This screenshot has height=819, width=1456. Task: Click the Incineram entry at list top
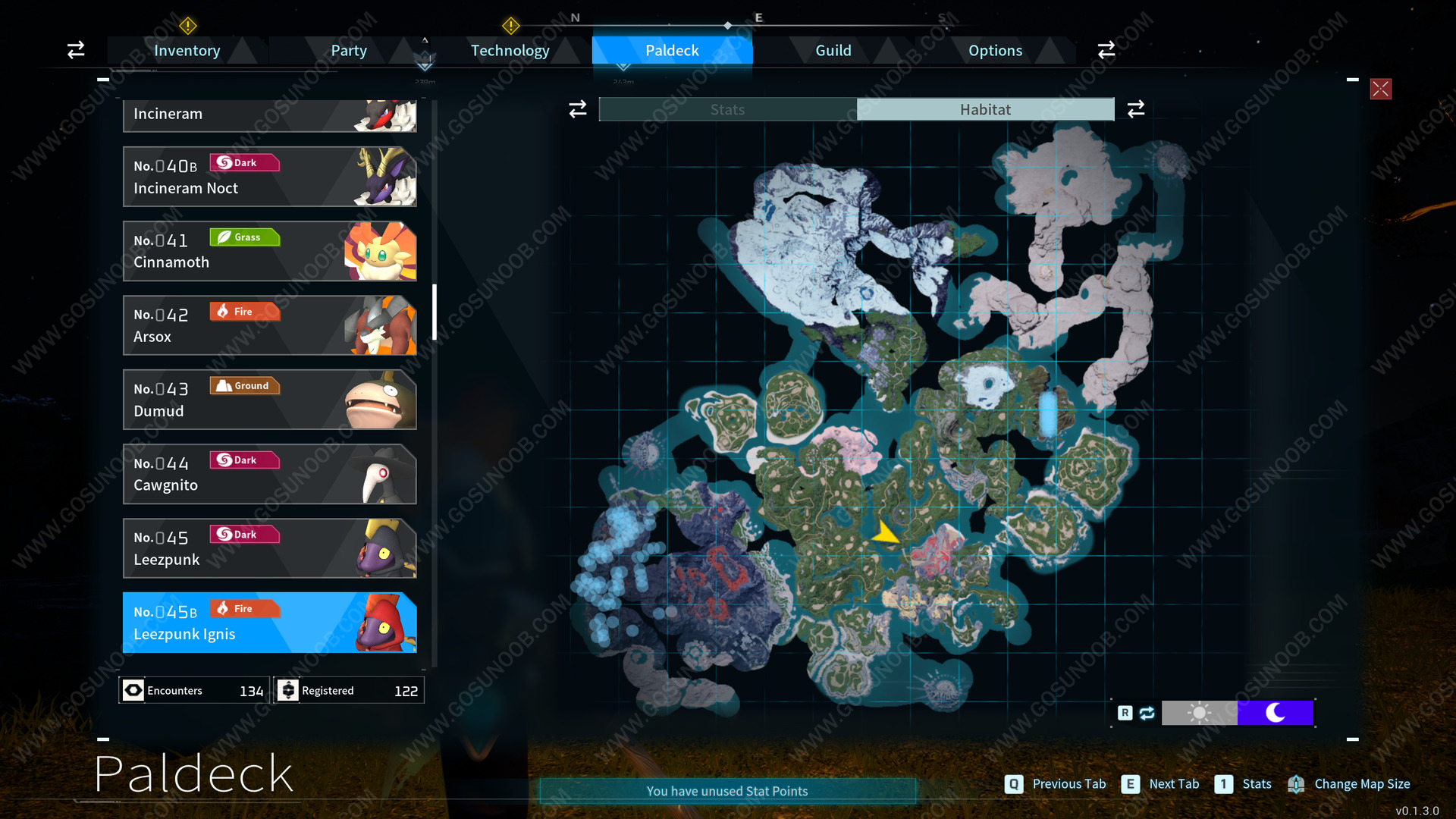click(x=269, y=115)
